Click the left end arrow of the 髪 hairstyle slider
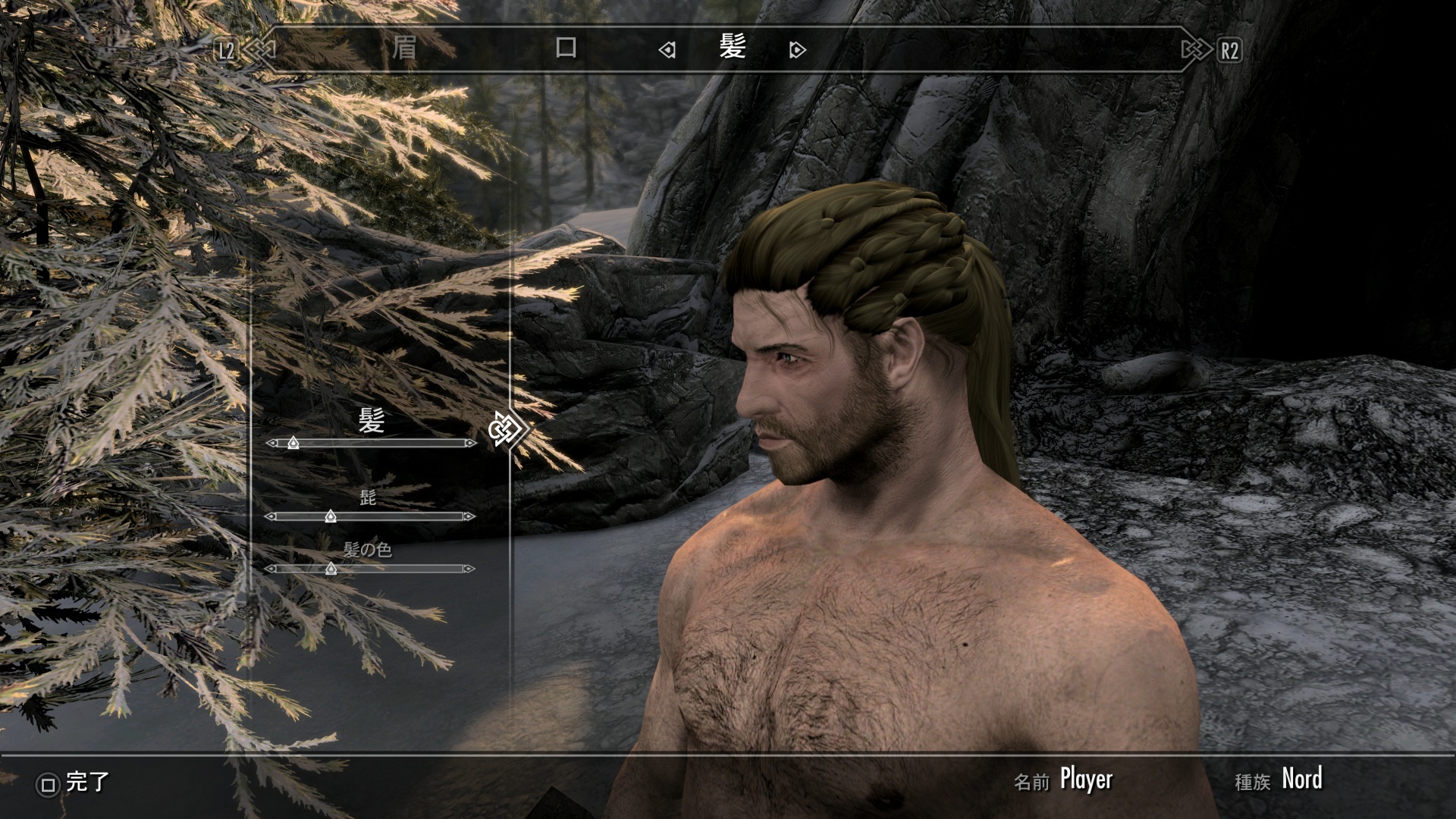Screen dimensions: 1456x819 (272, 443)
